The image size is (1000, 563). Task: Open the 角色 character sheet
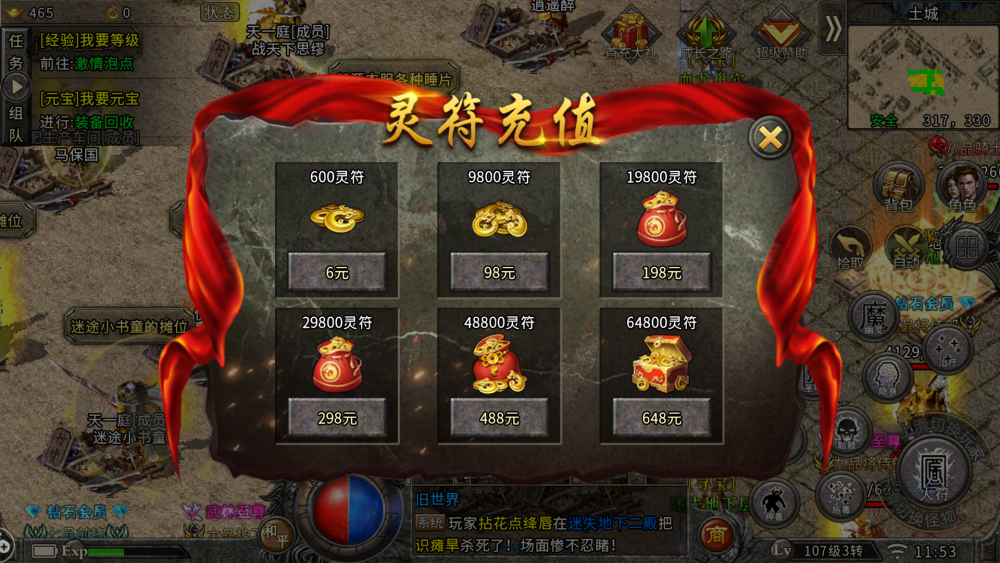click(x=961, y=187)
